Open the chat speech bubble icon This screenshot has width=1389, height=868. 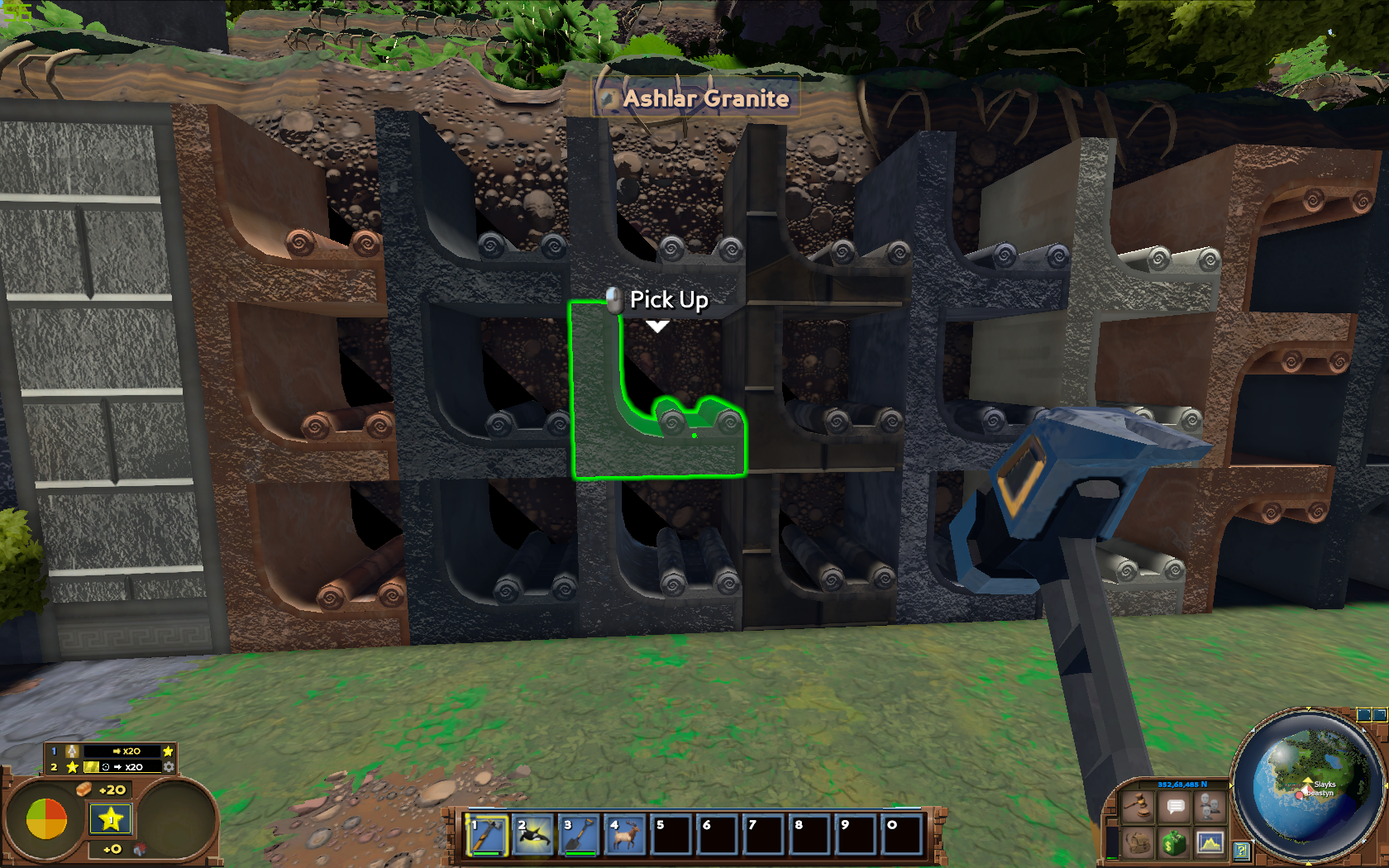point(1175,805)
